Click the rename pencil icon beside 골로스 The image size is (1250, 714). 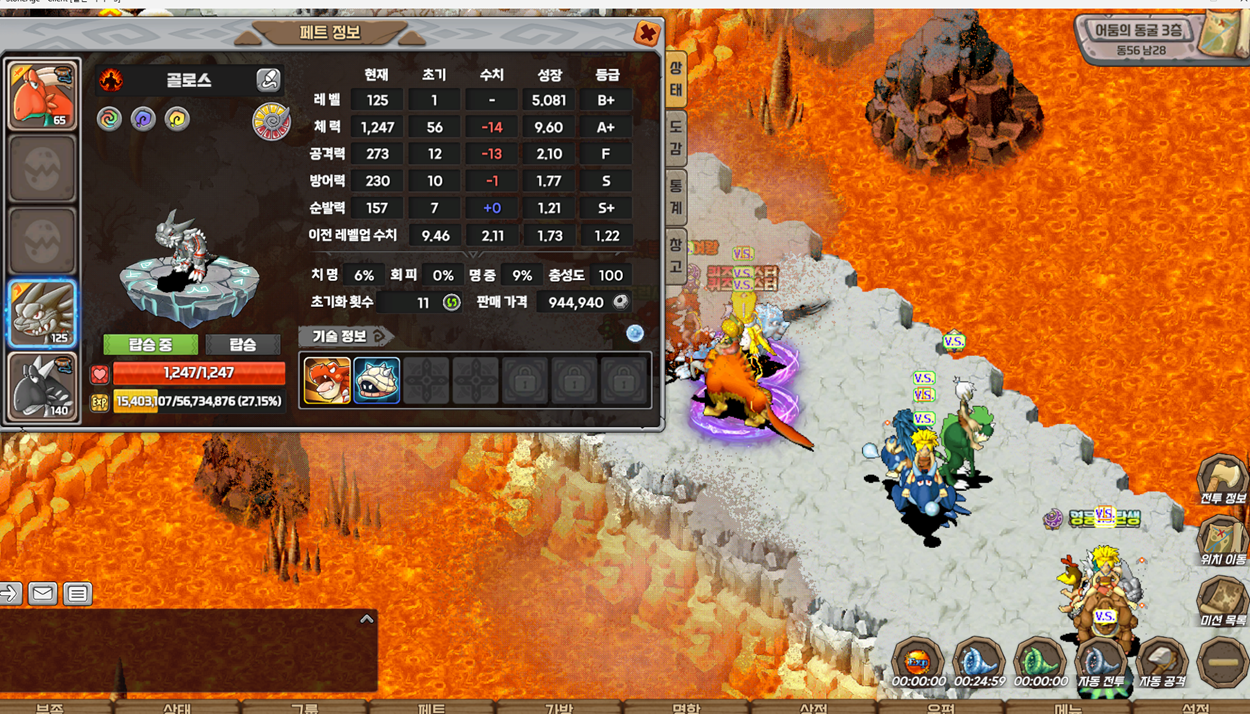tap(268, 80)
